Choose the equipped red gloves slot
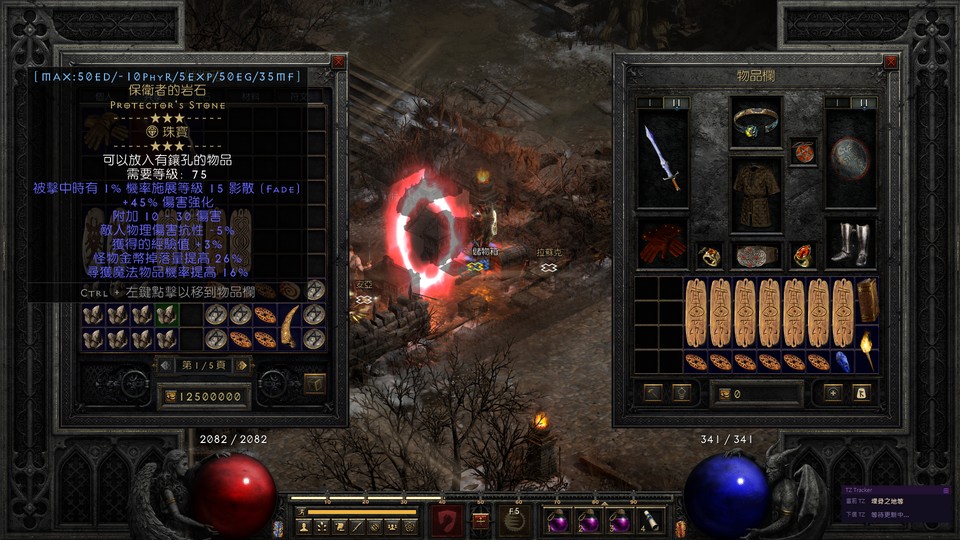The image size is (960, 540). tap(663, 243)
